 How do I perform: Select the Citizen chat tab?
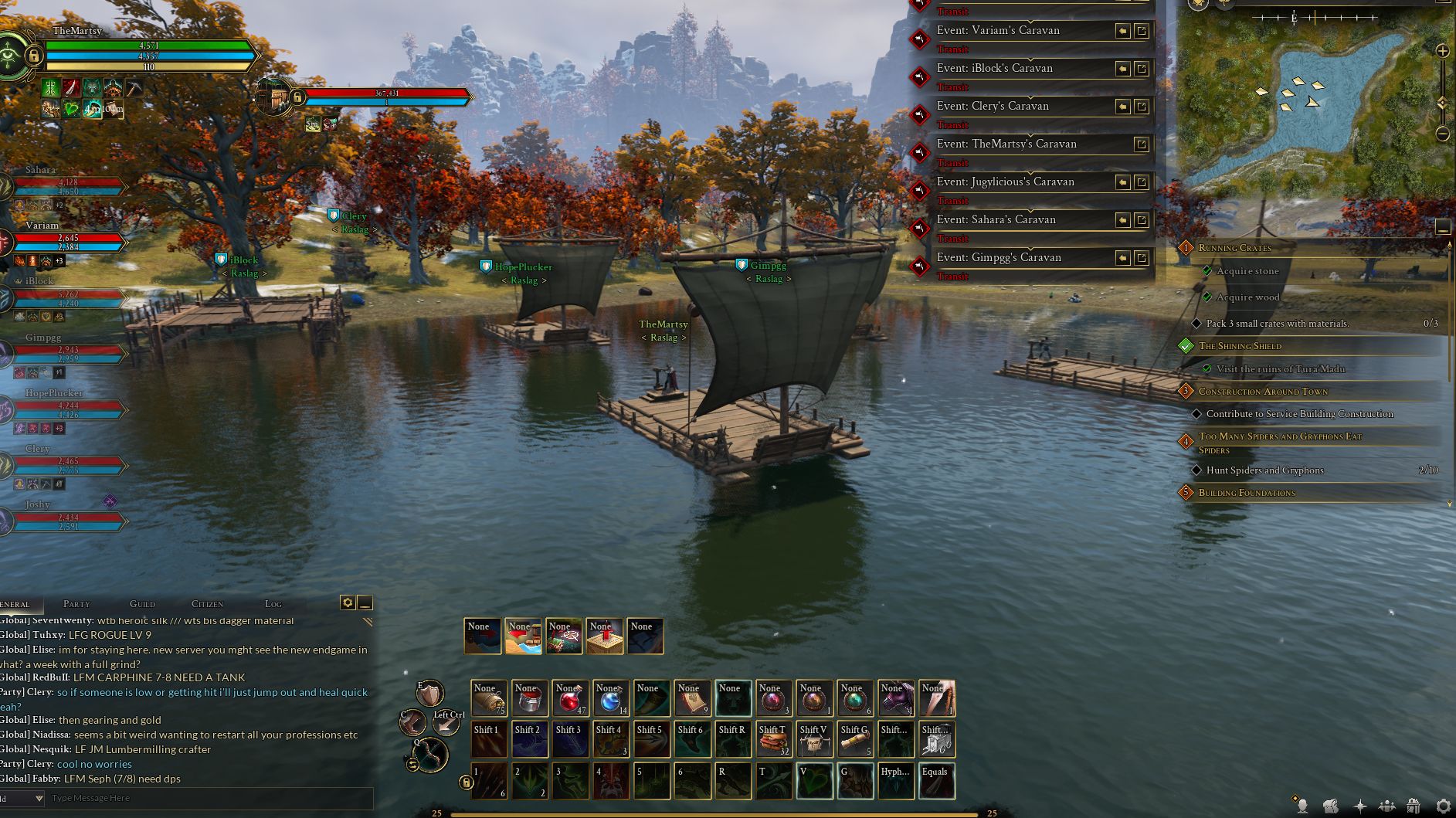pyautogui.click(x=207, y=604)
